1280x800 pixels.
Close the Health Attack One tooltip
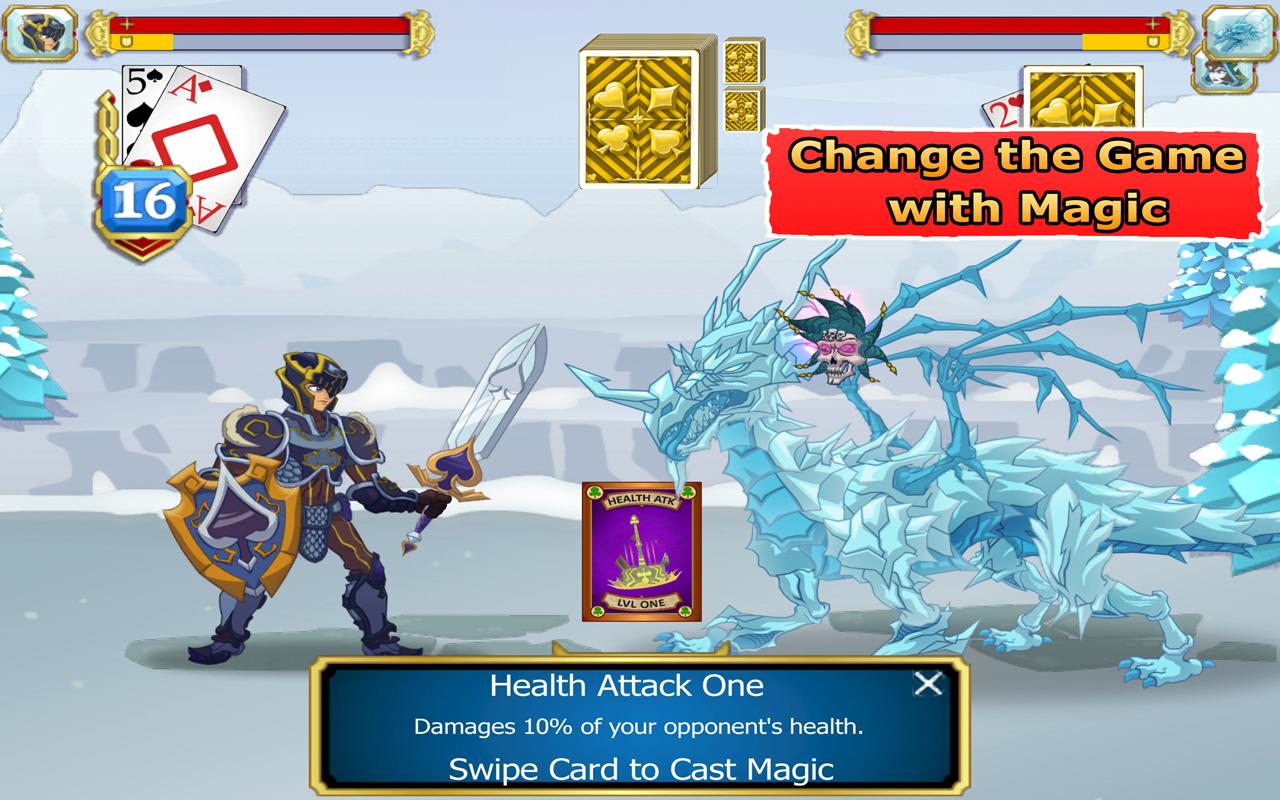pyautogui.click(x=928, y=684)
